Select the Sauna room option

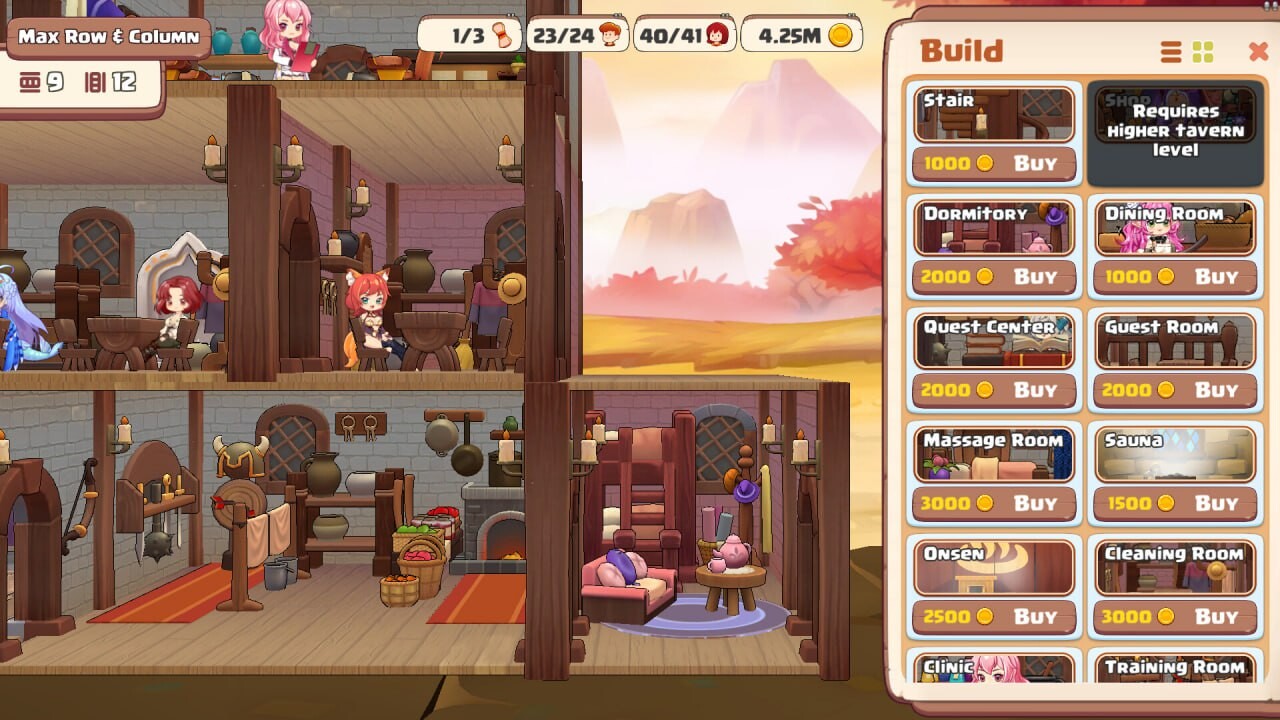click(x=1175, y=454)
